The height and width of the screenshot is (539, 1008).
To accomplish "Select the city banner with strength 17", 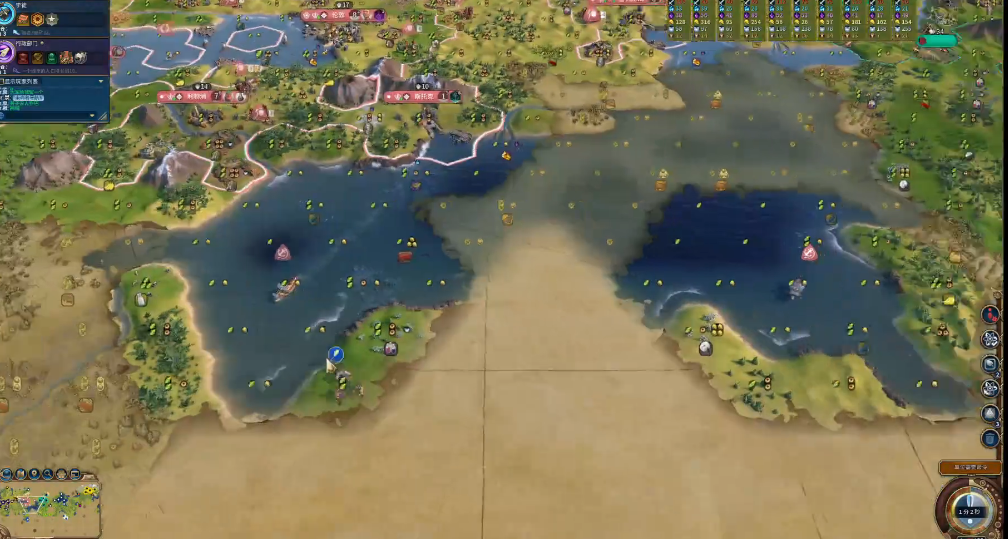I will 342,16.
